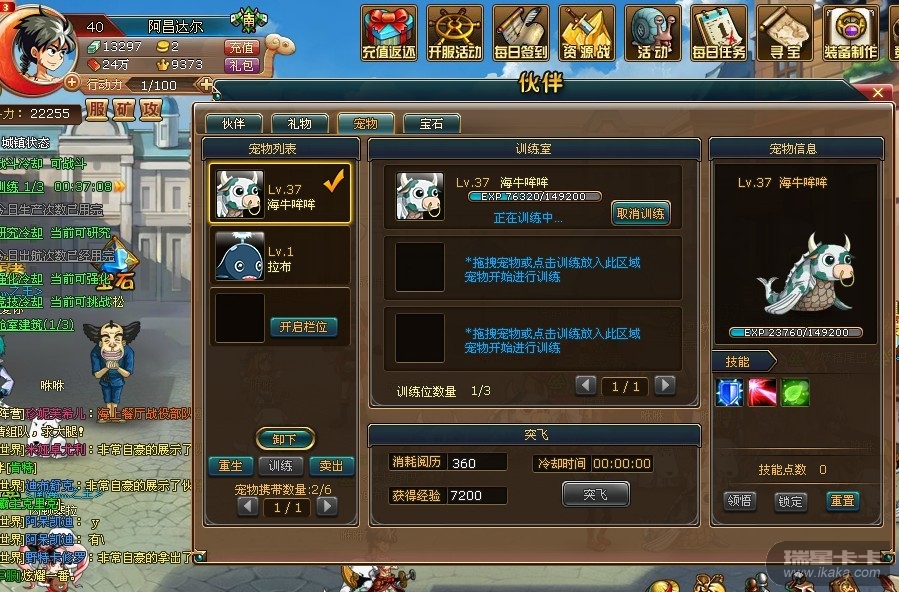Sell the pet with 卖出 button
Viewport: 899px width, 592px height.
pos(331,466)
